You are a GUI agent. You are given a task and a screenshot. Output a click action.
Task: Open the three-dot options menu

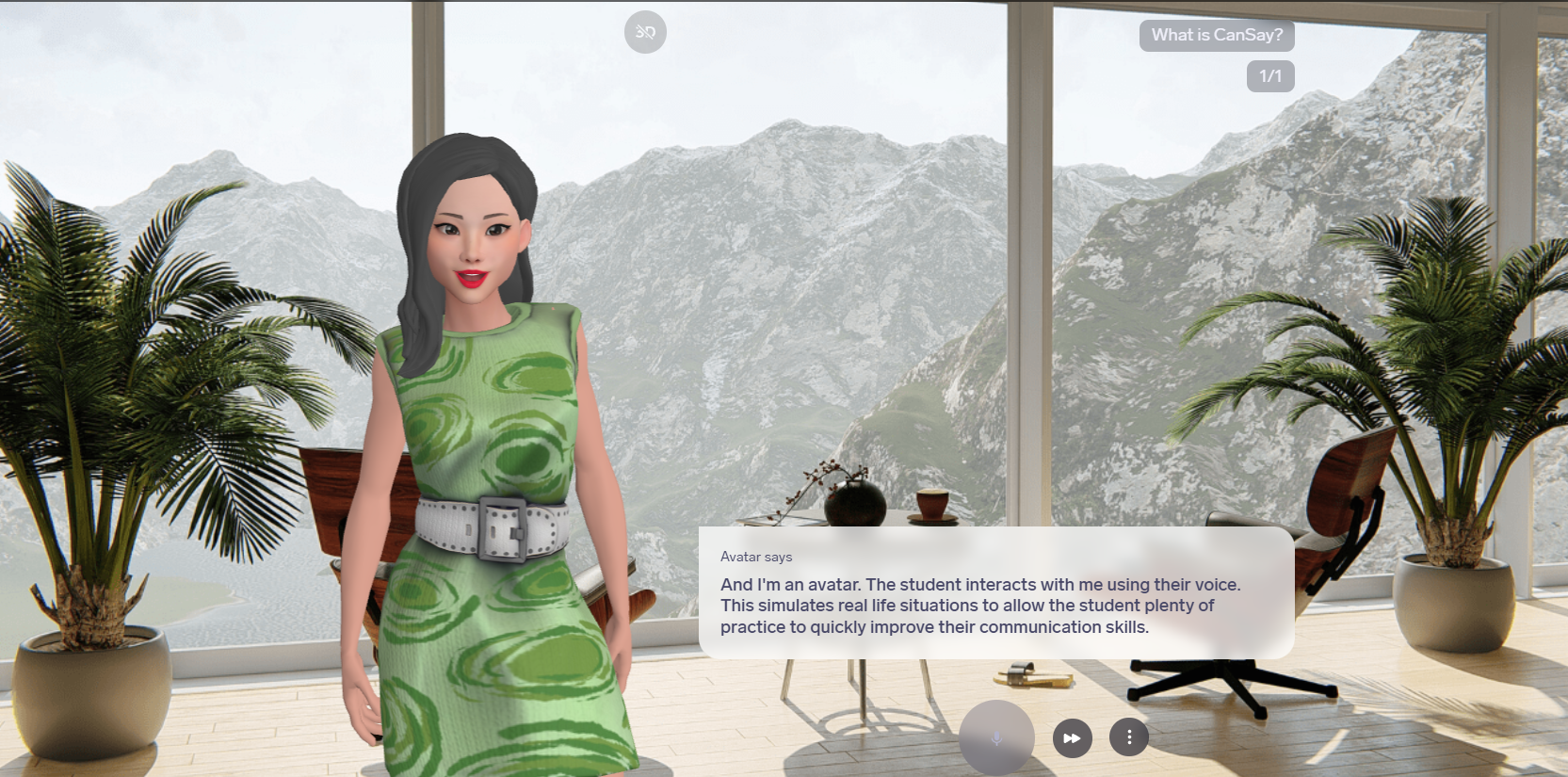(1129, 737)
